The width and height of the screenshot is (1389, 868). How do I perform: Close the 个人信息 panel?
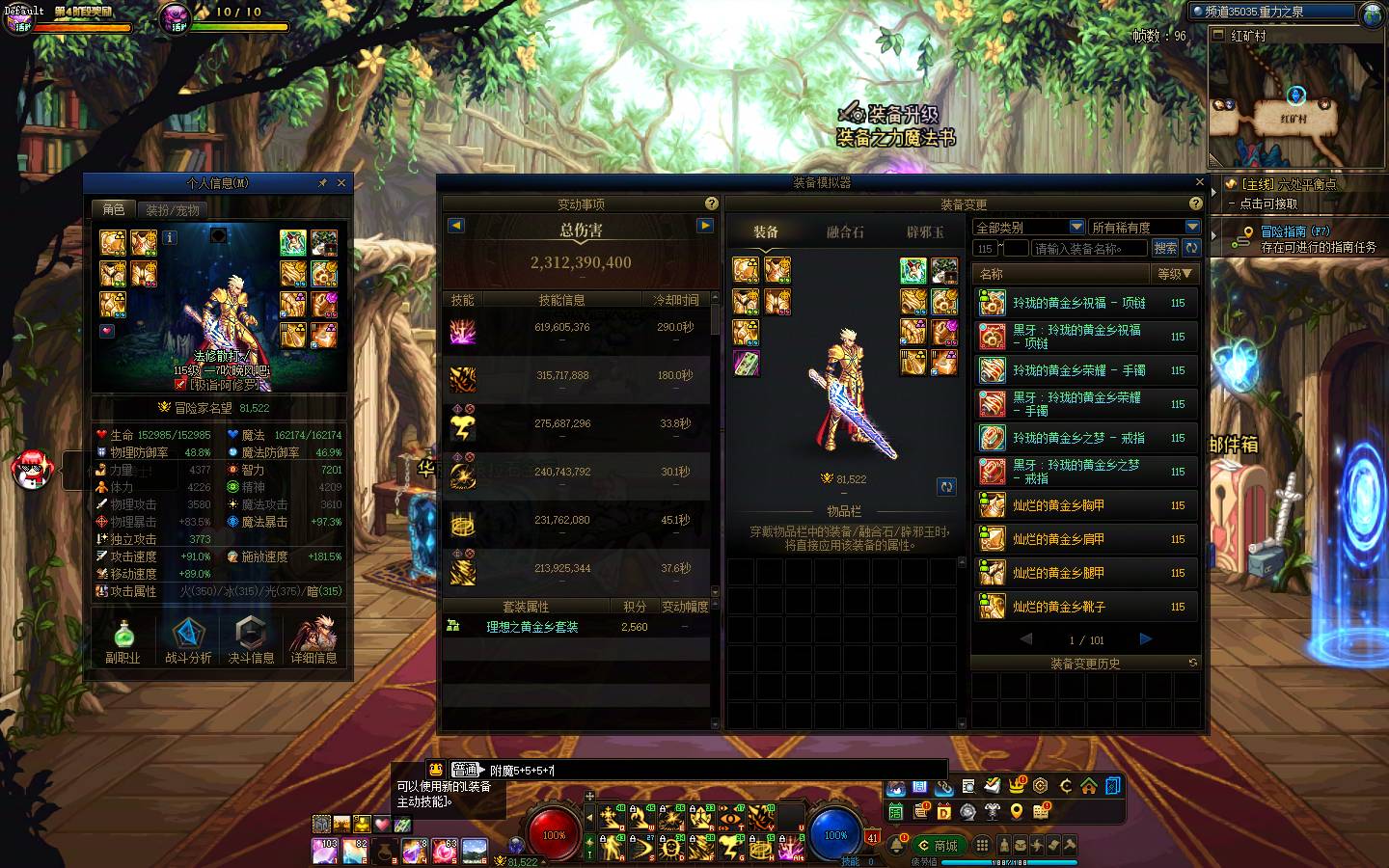[340, 183]
